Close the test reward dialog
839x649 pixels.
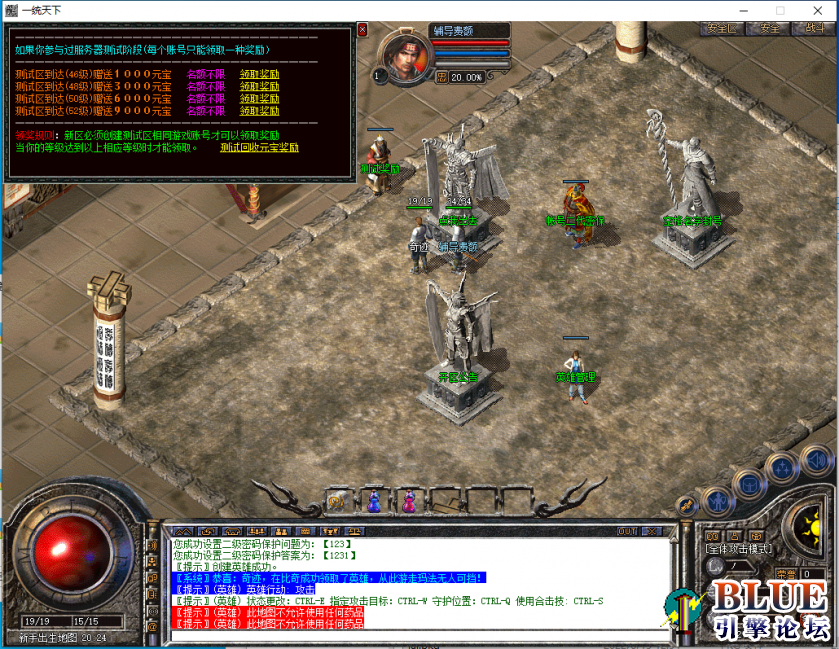coord(362,30)
